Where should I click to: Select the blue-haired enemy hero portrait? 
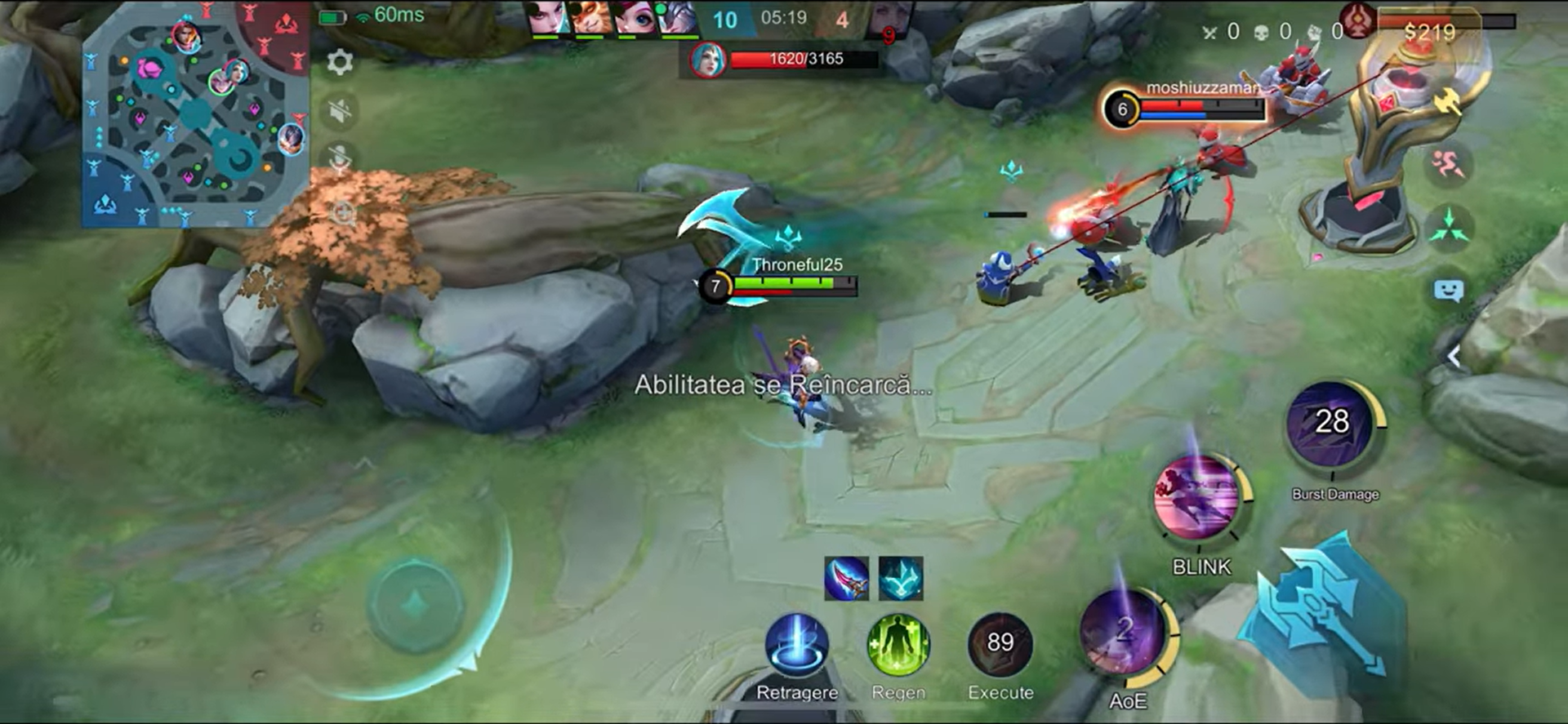707,60
